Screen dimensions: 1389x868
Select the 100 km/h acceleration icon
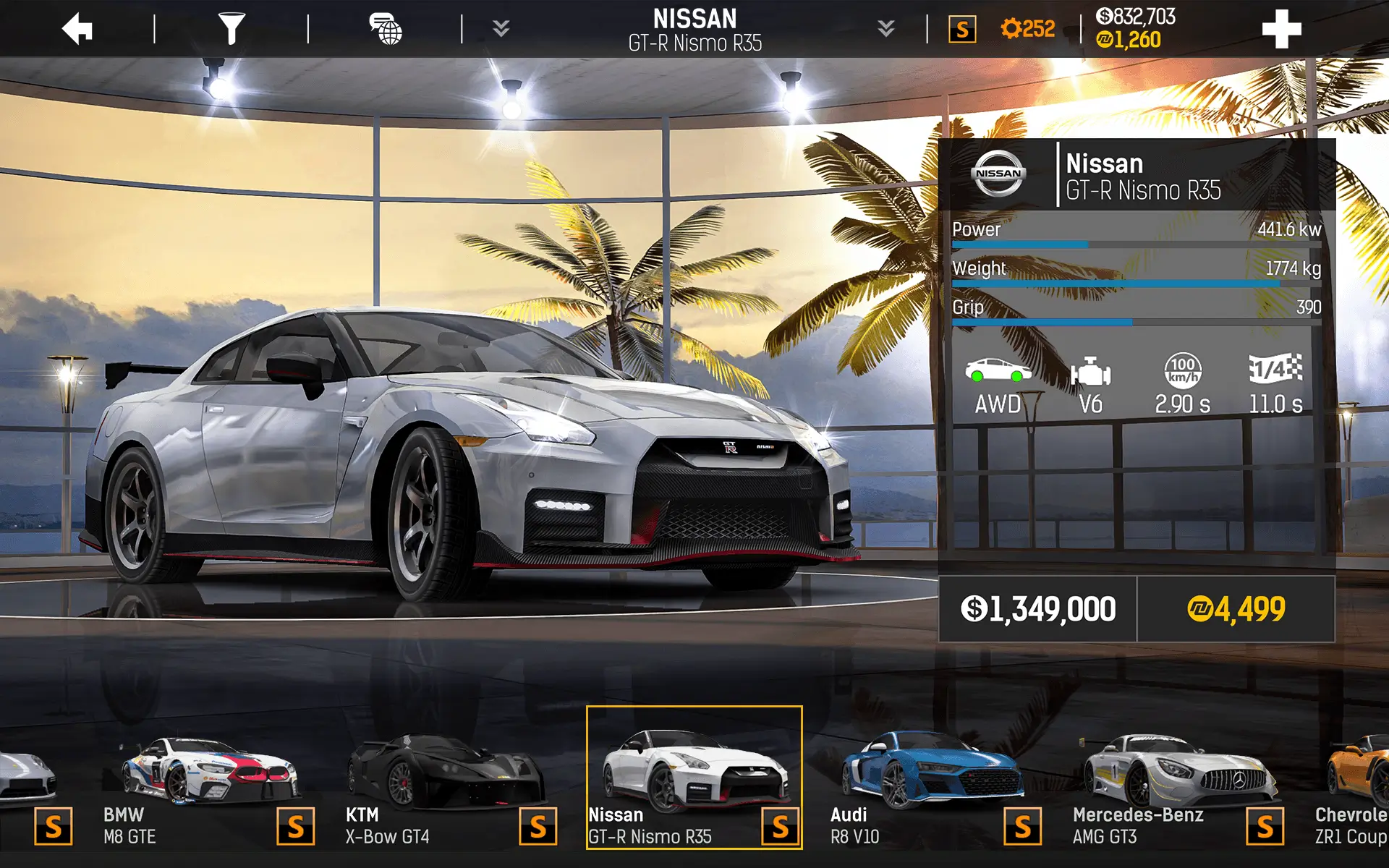click(x=1181, y=370)
